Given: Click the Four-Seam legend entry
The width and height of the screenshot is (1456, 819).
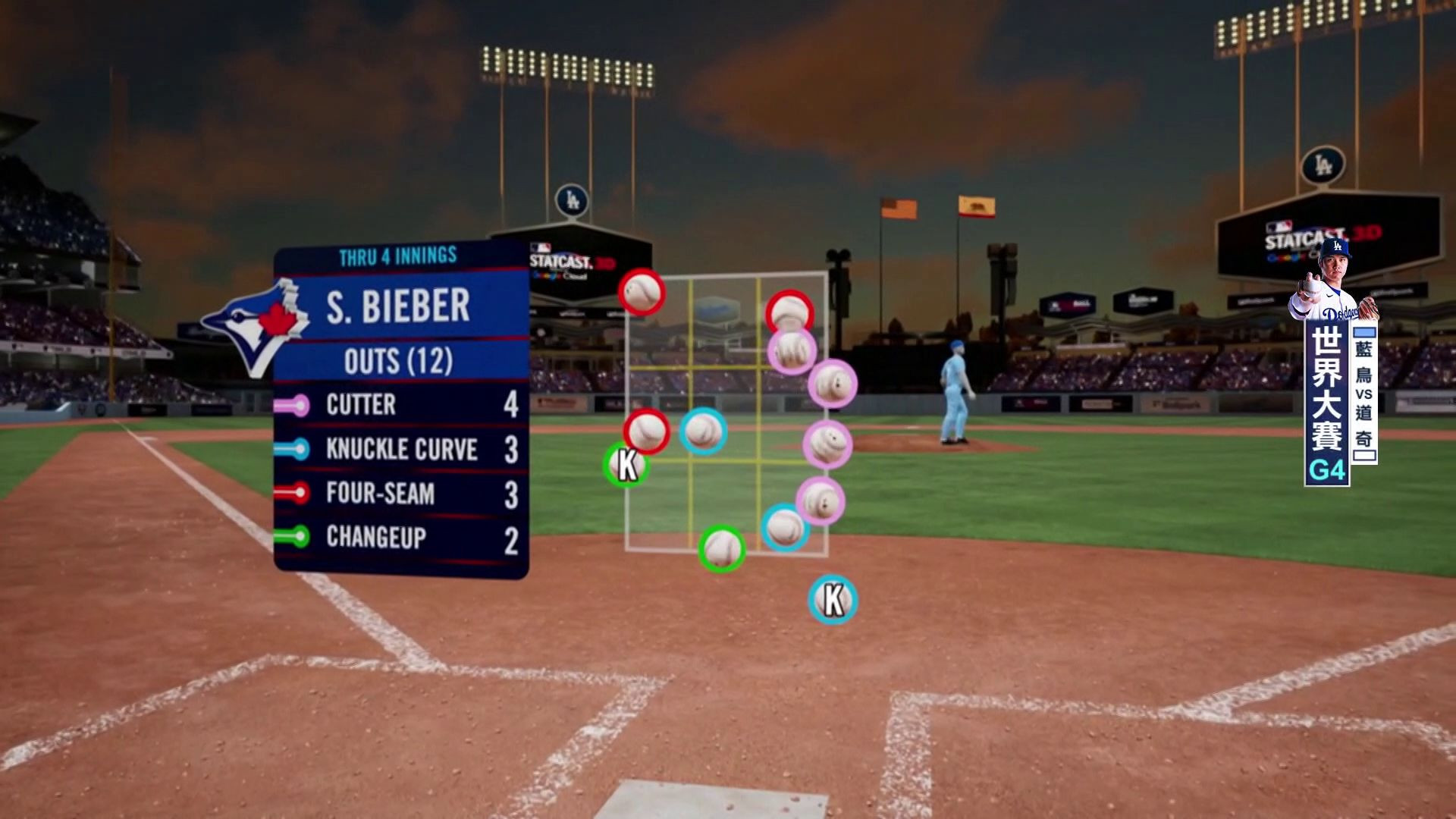Looking at the screenshot, I should tap(400, 494).
